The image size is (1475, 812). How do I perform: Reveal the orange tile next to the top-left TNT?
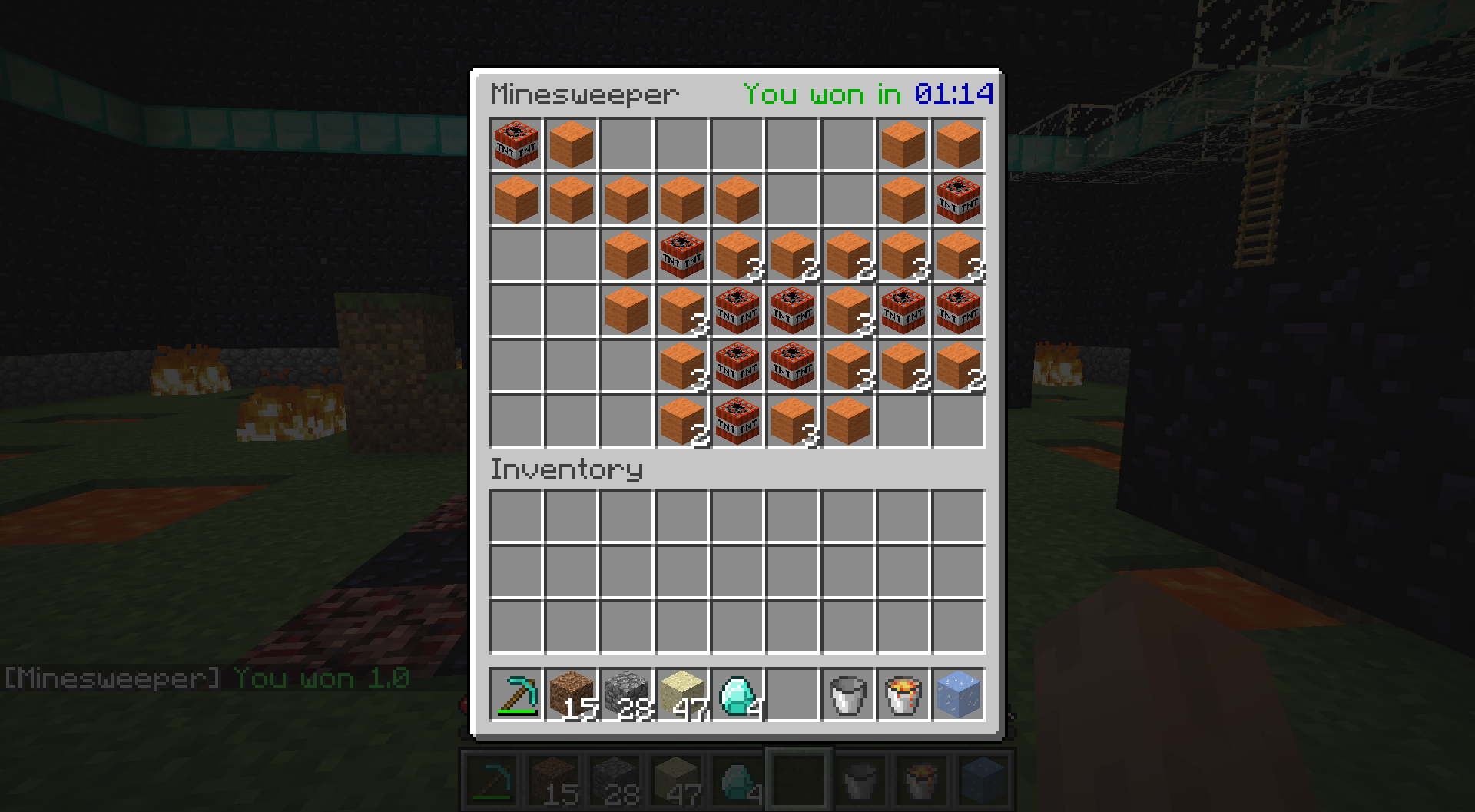[x=572, y=144]
